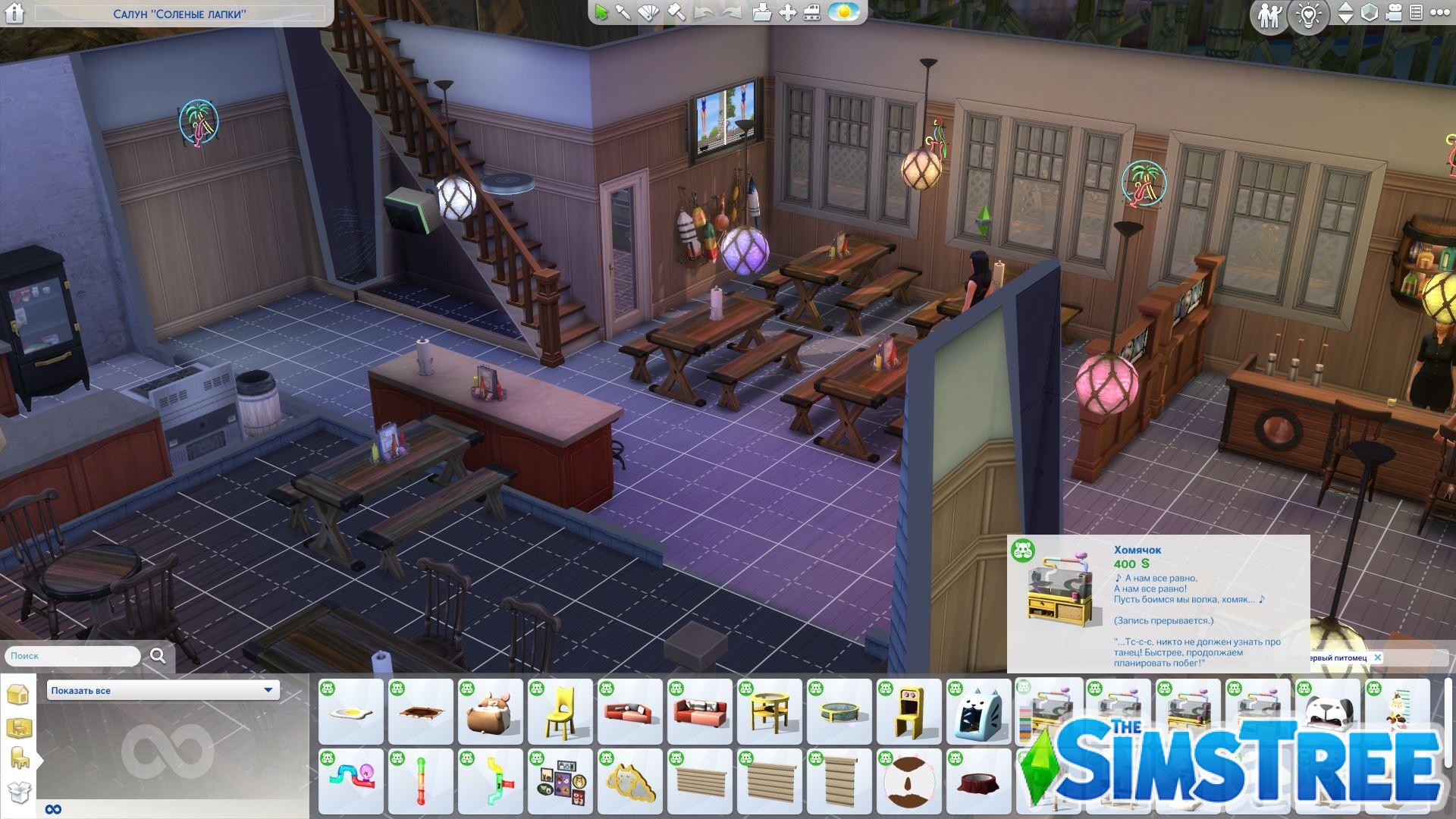The image size is (1456, 819).
Task: Click the bulldozer icon to clear the lot
Action: pyautogui.click(x=811, y=13)
